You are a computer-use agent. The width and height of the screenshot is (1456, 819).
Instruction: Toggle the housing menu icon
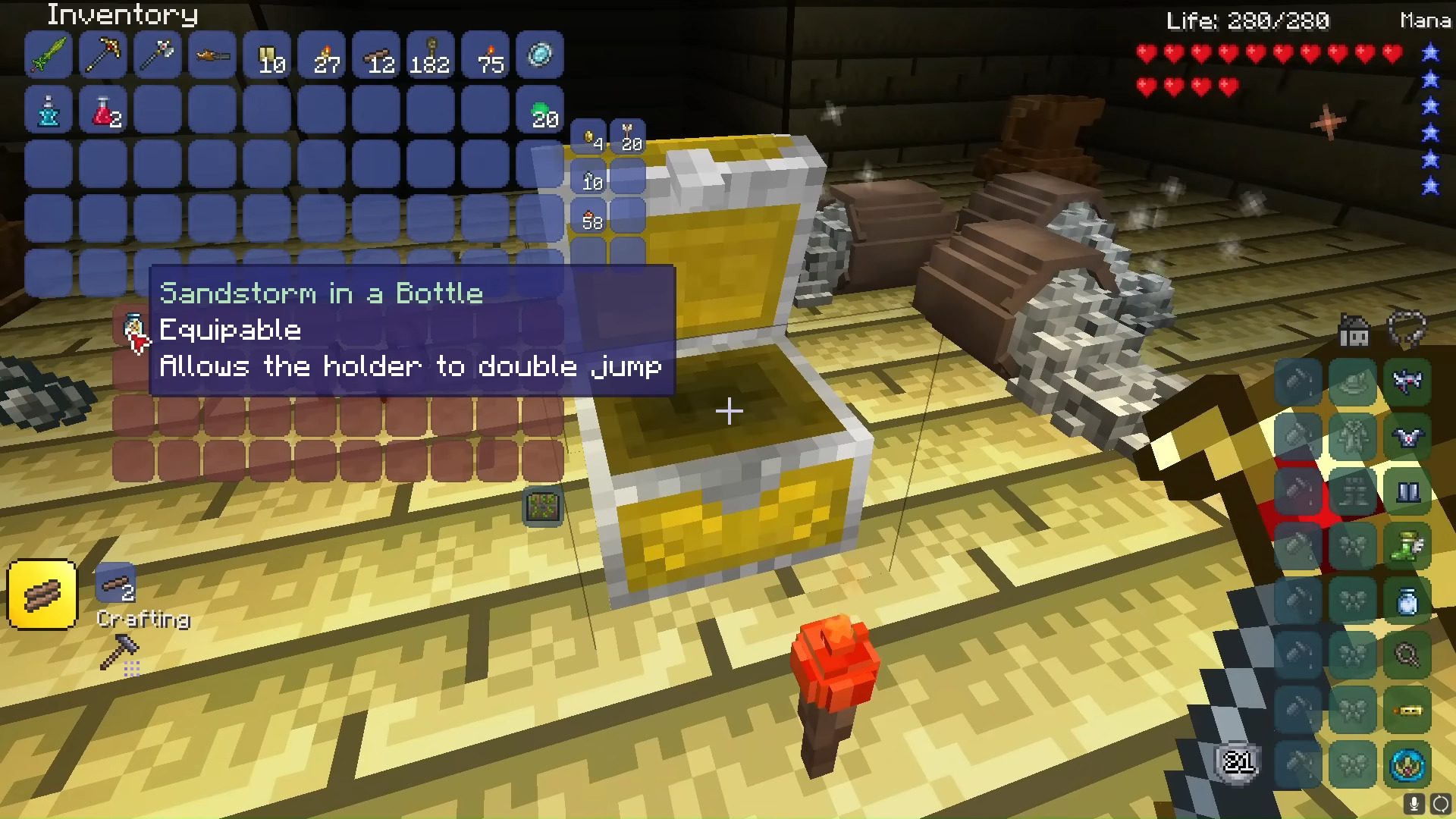click(1354, 331)
